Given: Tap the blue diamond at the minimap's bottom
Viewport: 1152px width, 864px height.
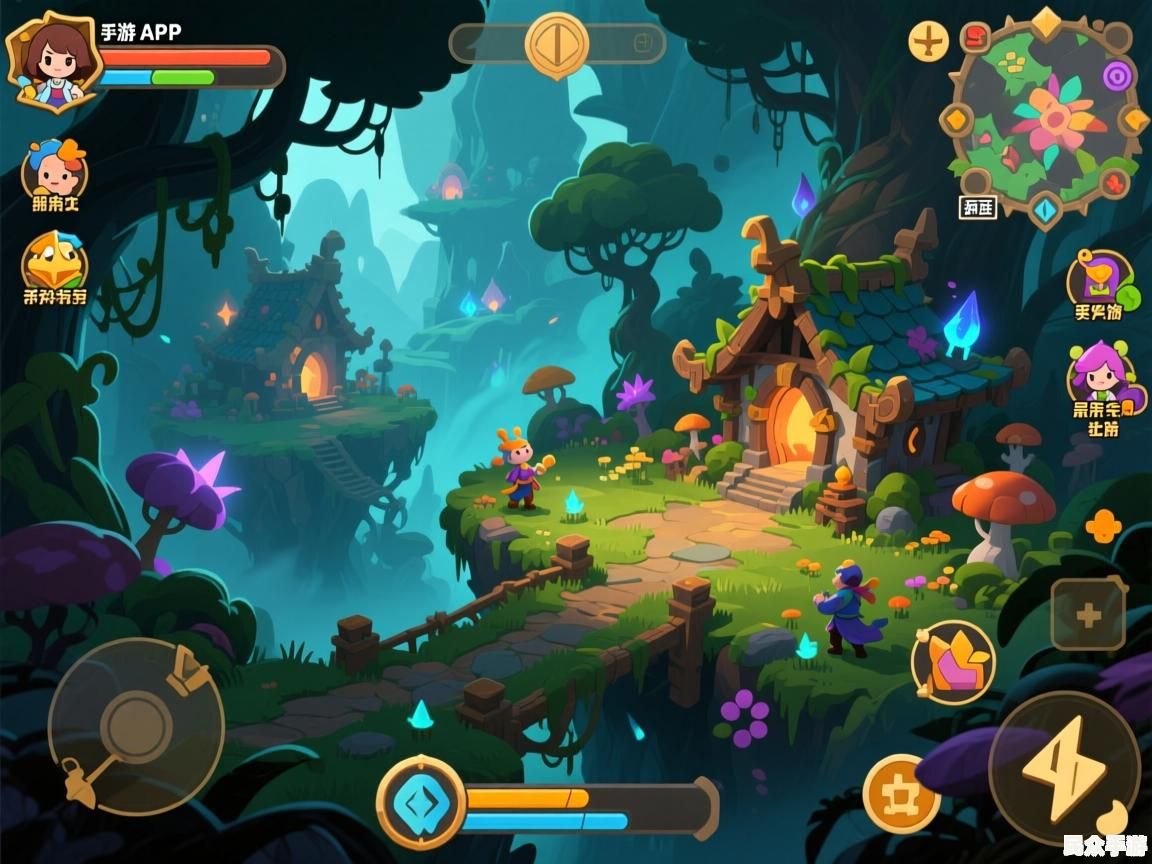Looking at the screenshot, I should (1045, 210).
